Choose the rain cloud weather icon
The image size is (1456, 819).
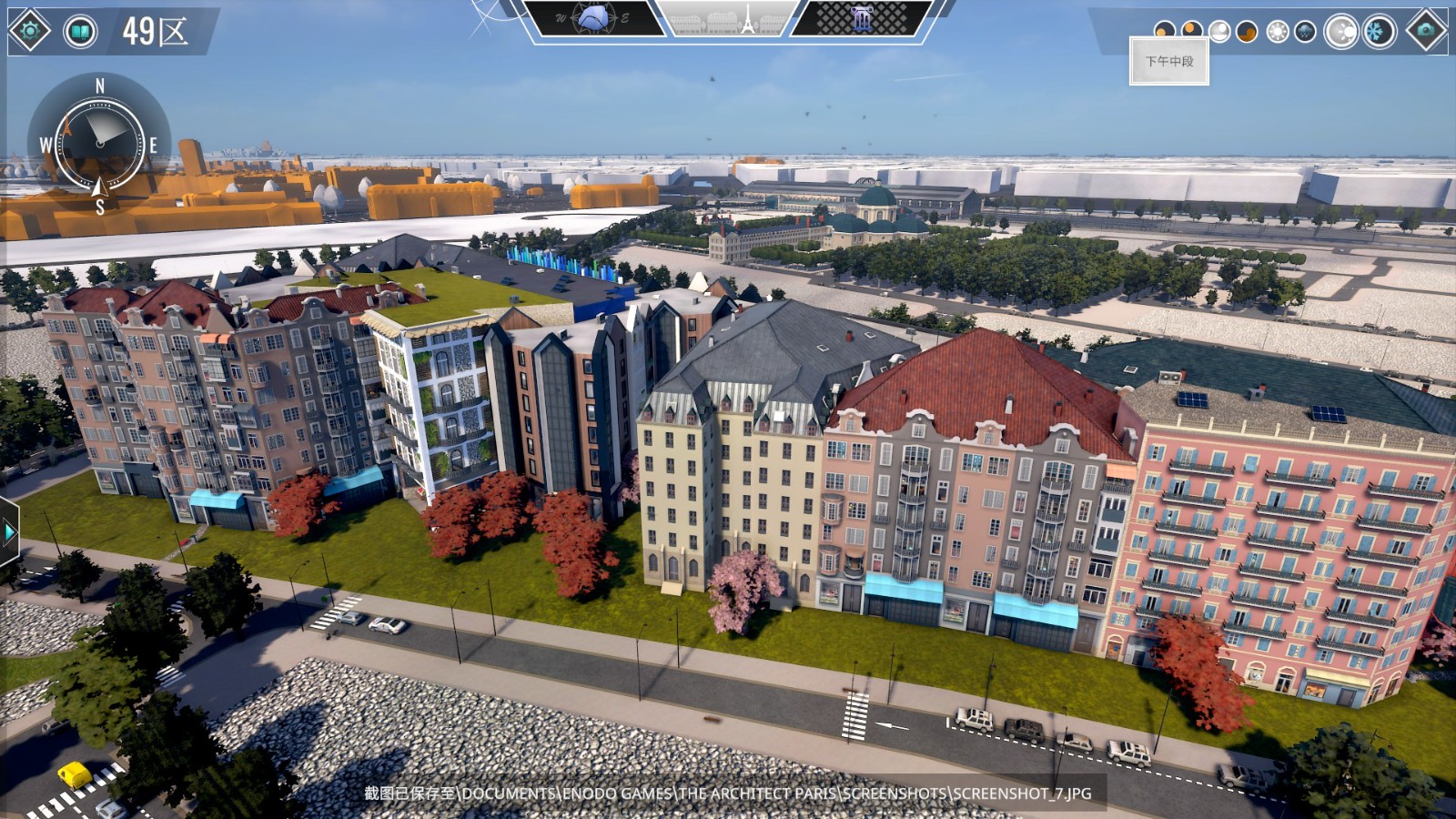[1305, 32]
